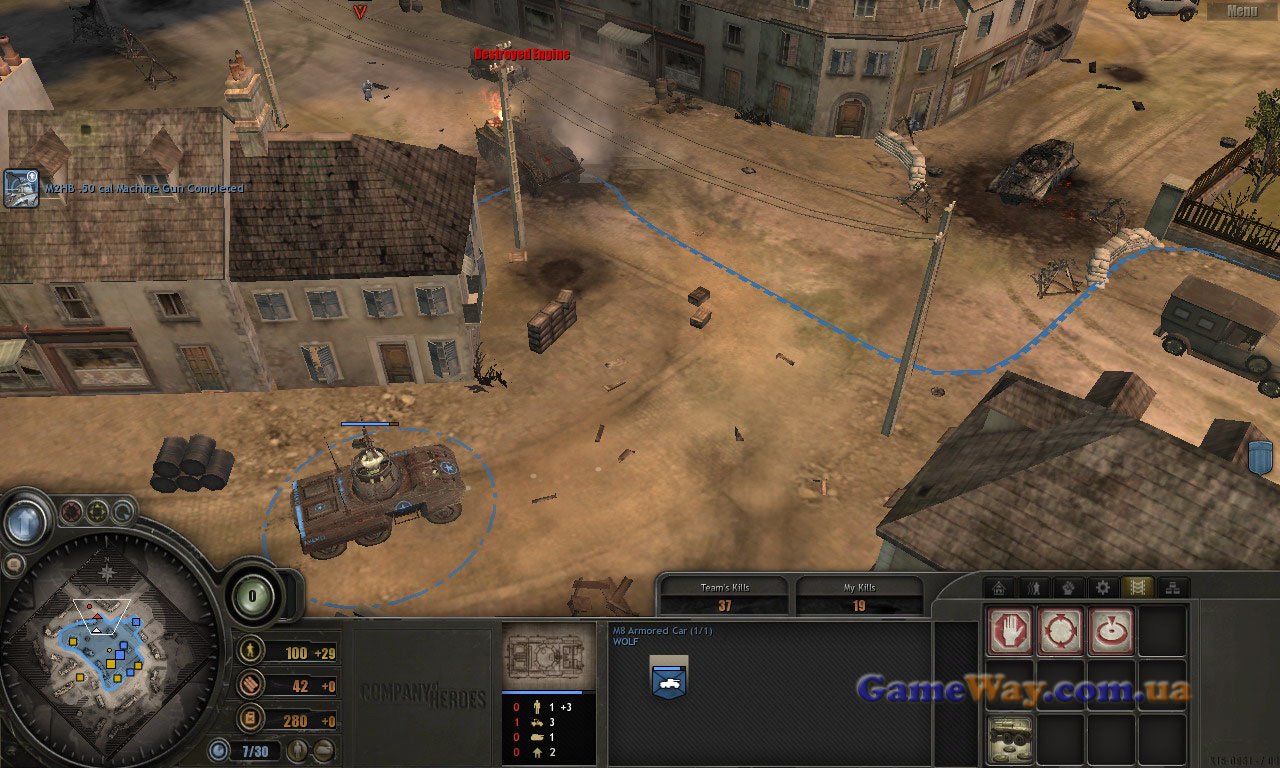Open the infantry soldiers tab
Viewport: 1280px width, 768px height.
(1033, 588)
